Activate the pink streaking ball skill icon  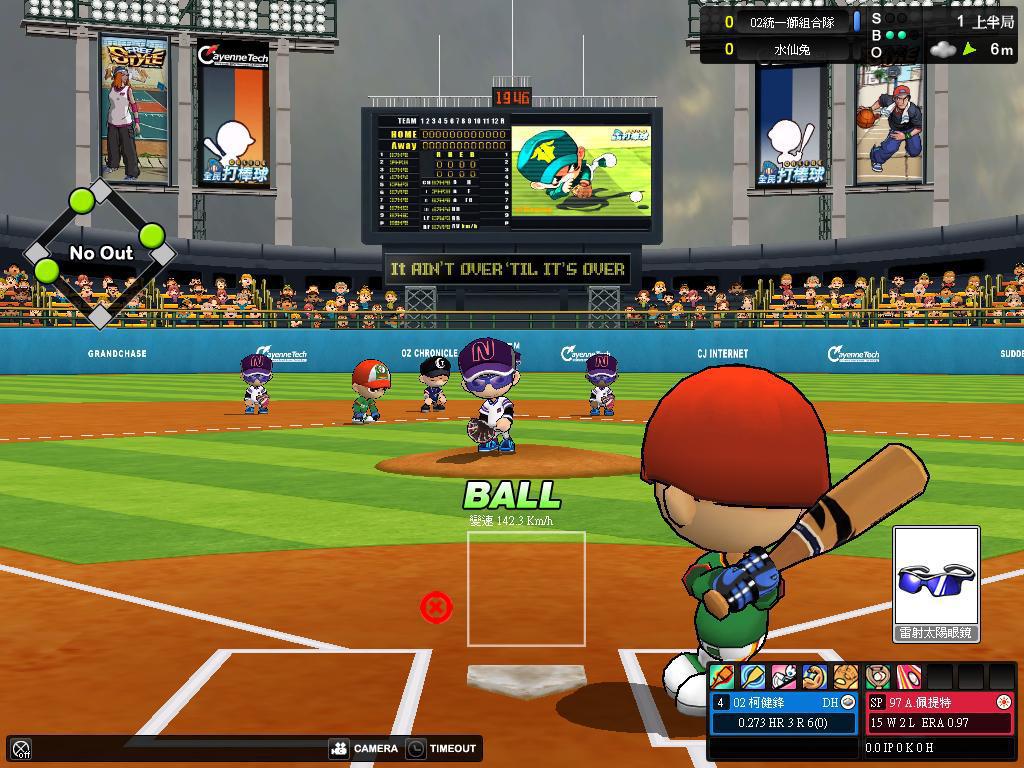tap(908, 677)
